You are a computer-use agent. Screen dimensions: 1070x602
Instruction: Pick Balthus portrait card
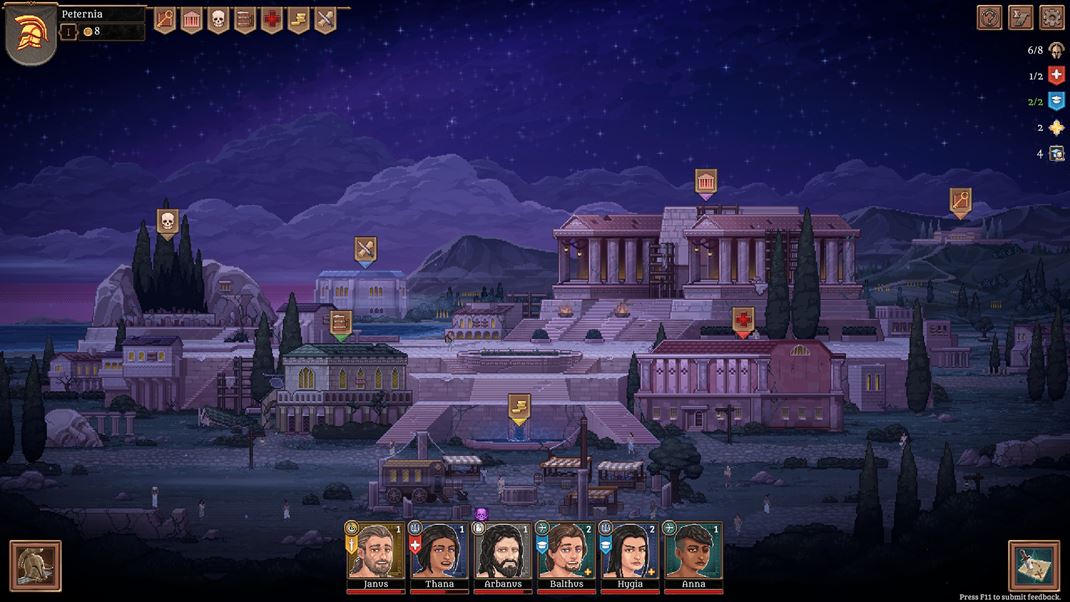pos(567,552)
